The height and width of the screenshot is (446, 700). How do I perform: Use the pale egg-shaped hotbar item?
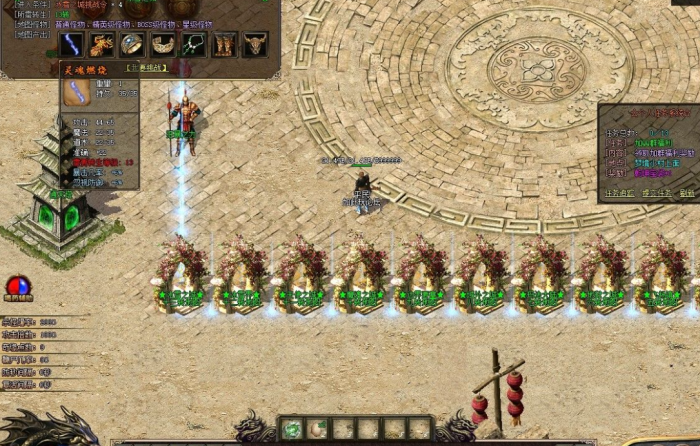click(x=318, y=429)
